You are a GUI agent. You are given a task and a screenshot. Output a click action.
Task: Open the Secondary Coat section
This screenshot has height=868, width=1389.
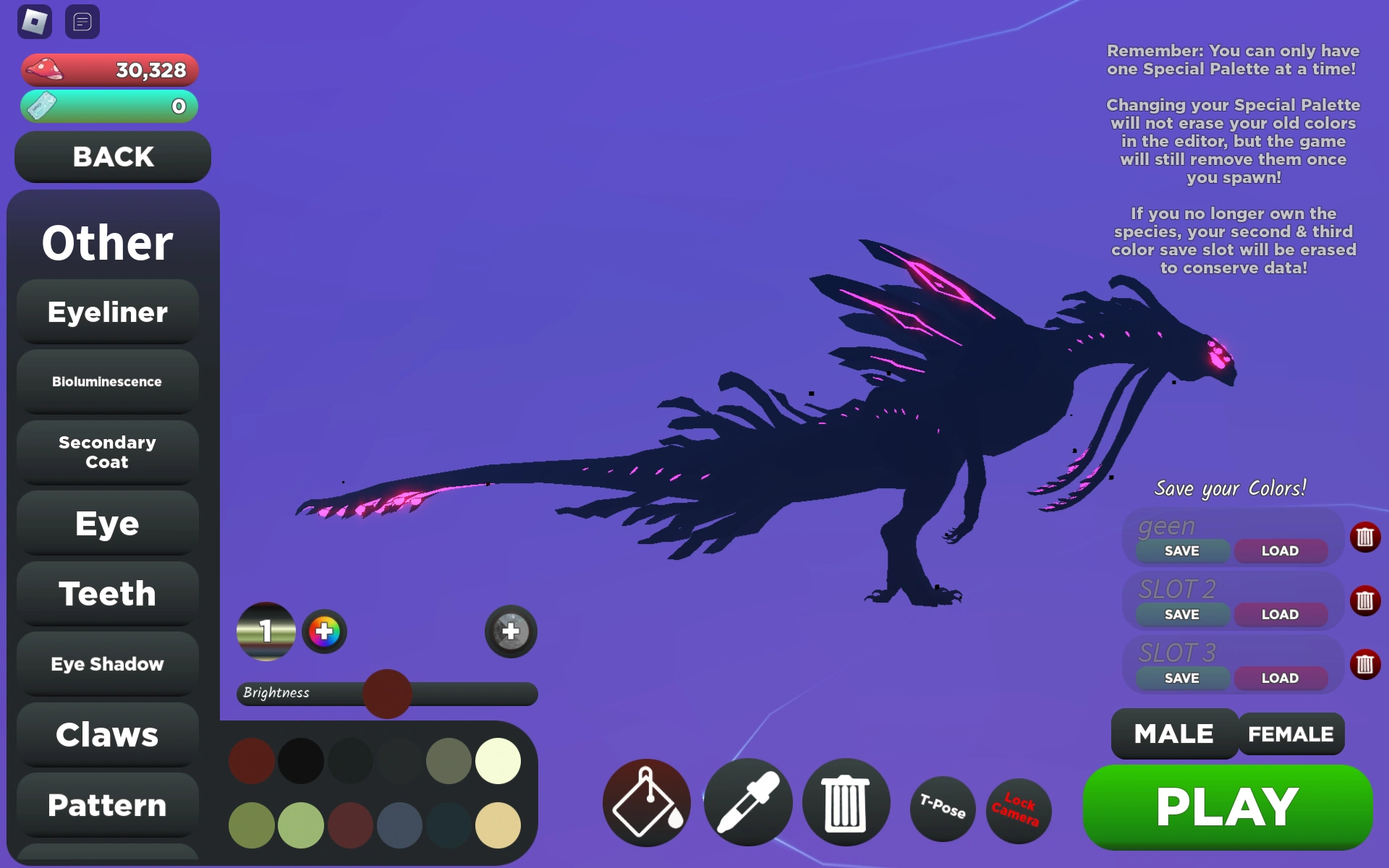[x=107, y=452]
